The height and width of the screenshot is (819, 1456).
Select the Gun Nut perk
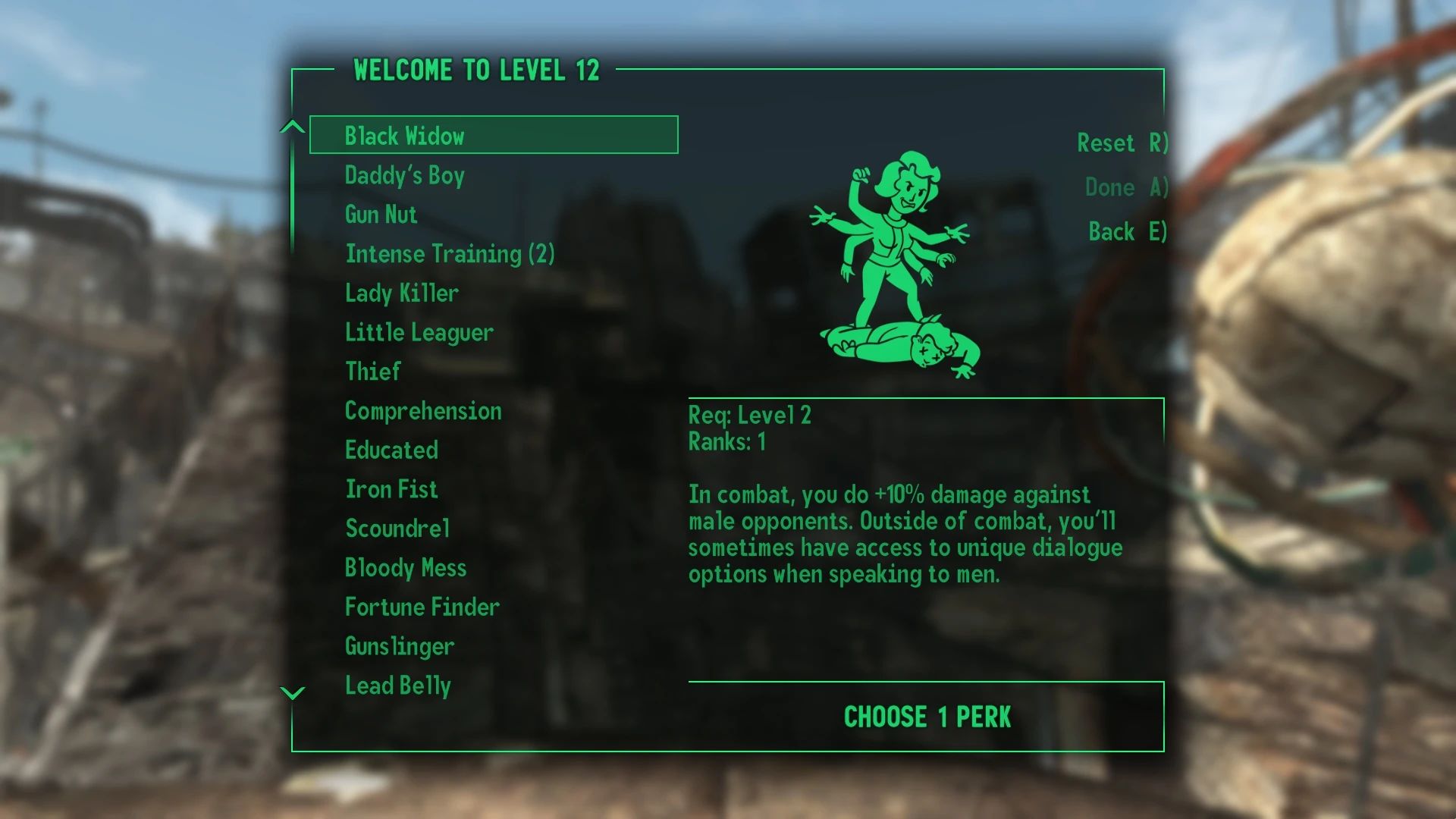(379, 215)
